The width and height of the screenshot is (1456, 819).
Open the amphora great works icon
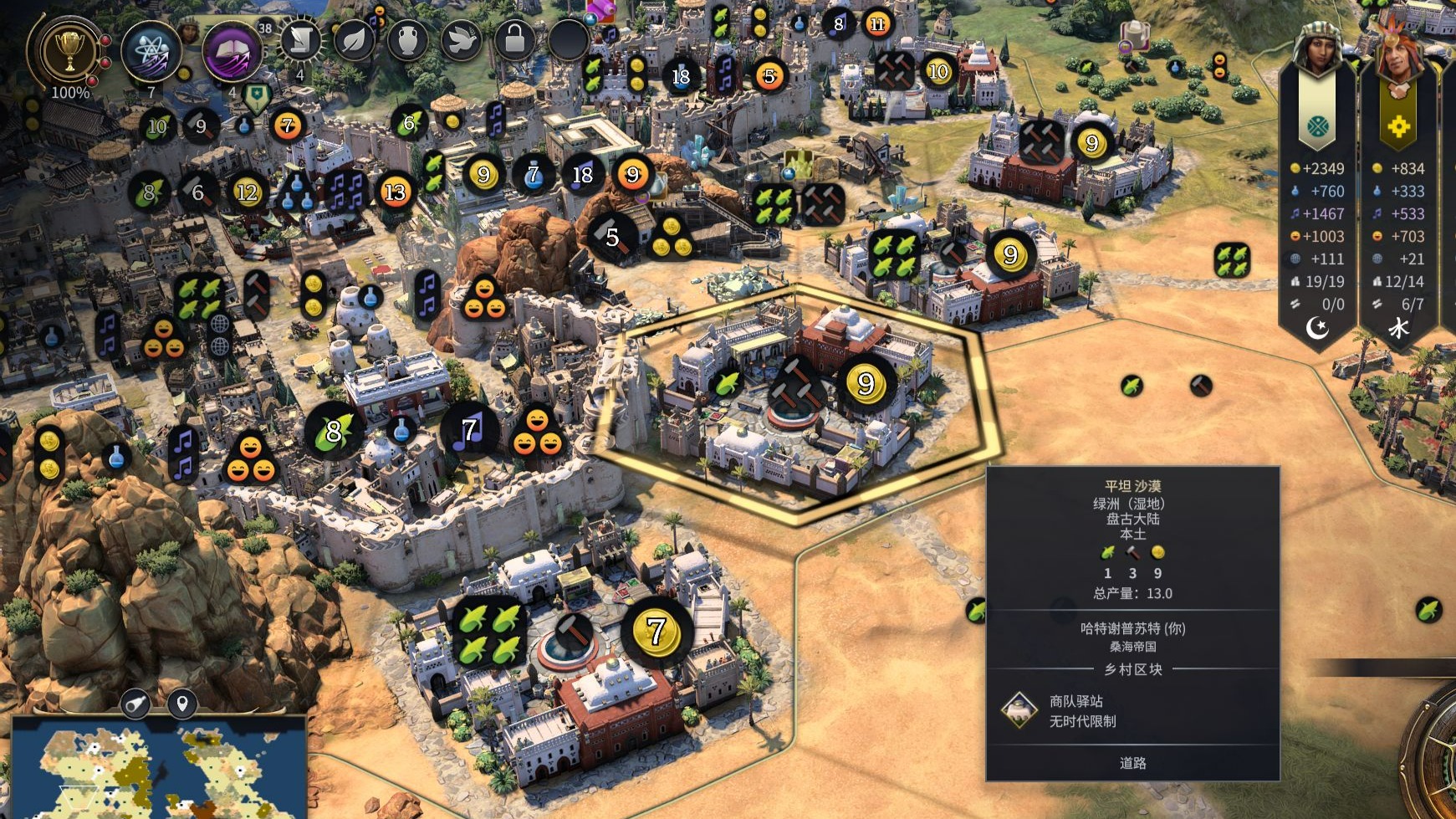[x=407, y=40]
